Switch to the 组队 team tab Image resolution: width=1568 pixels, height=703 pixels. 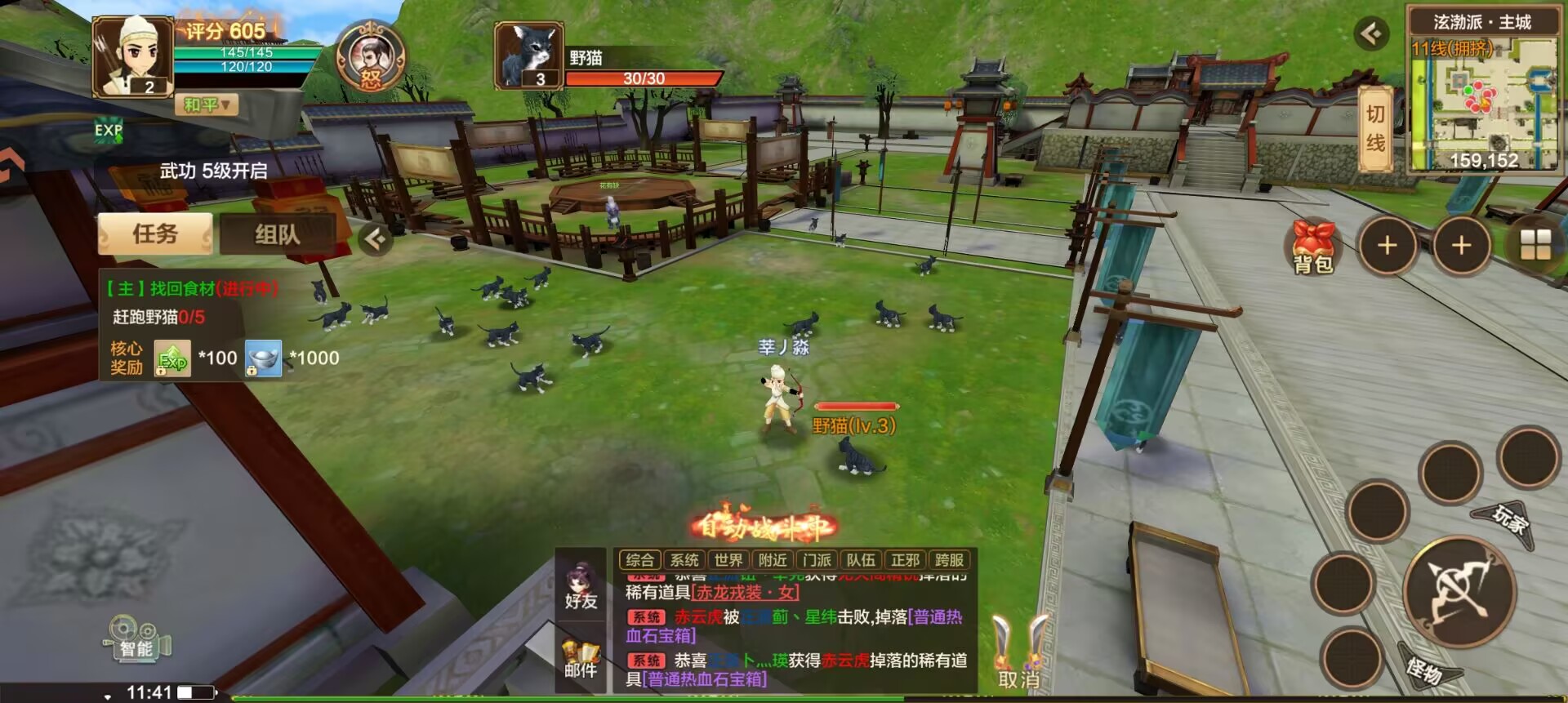pos(277,235)
